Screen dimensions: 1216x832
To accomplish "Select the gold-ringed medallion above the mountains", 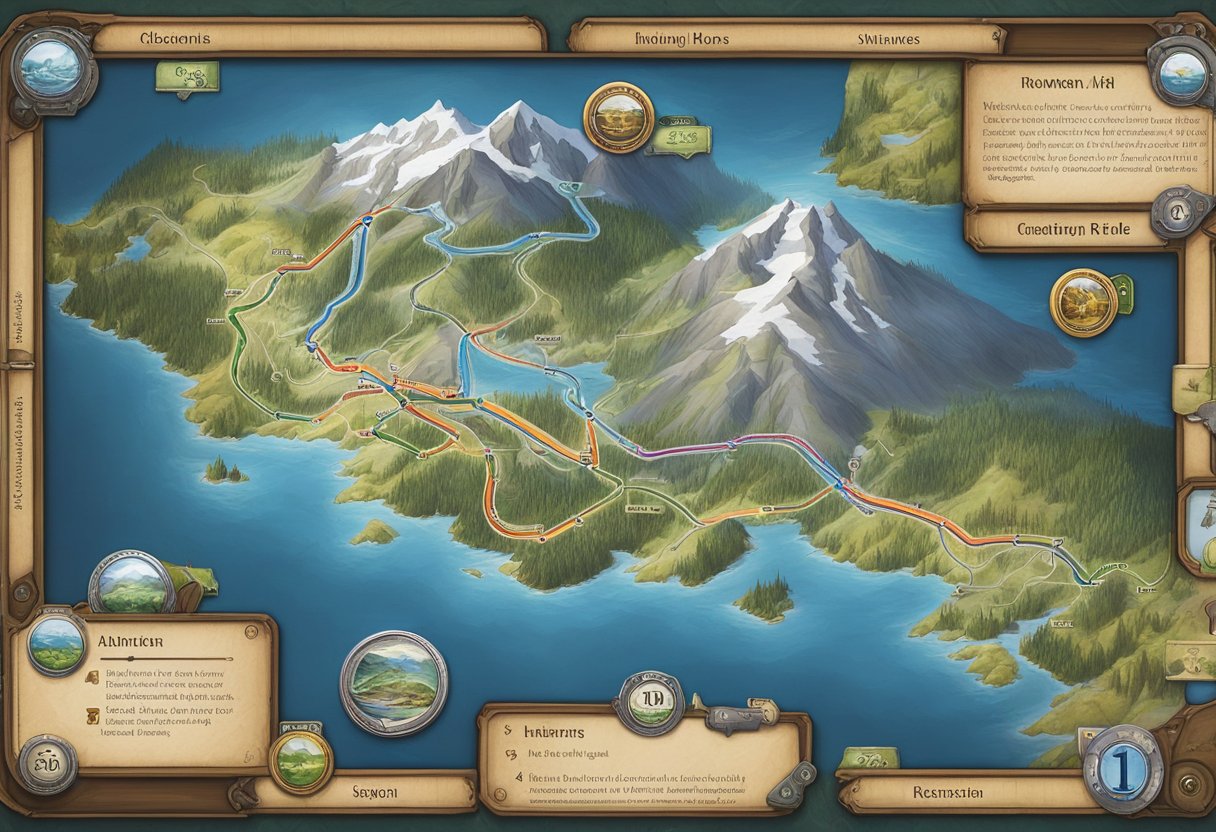I will 618,117.
